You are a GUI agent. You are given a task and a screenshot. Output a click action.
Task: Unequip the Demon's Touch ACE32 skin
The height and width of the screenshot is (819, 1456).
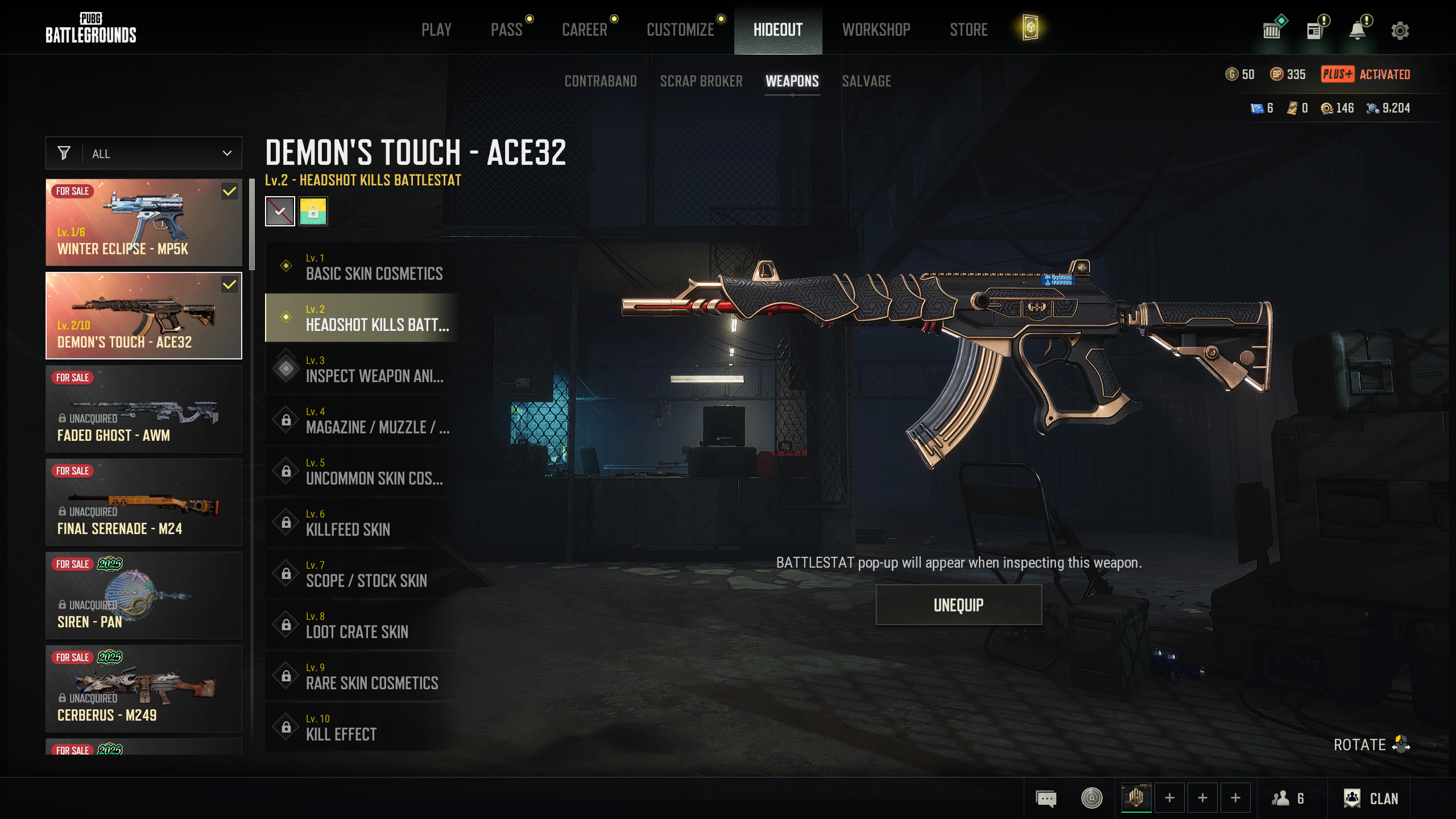(958, 605)
